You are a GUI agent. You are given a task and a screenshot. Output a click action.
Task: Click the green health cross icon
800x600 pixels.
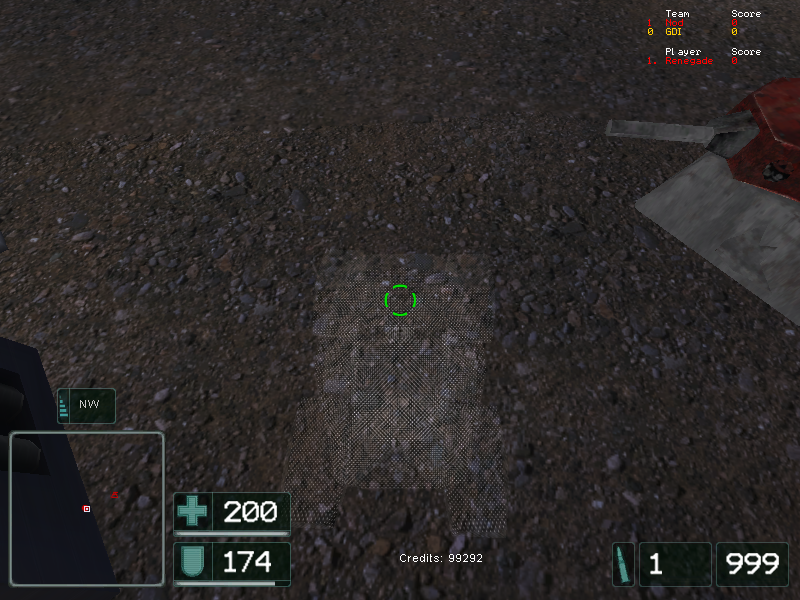click(x=193, y=512)
